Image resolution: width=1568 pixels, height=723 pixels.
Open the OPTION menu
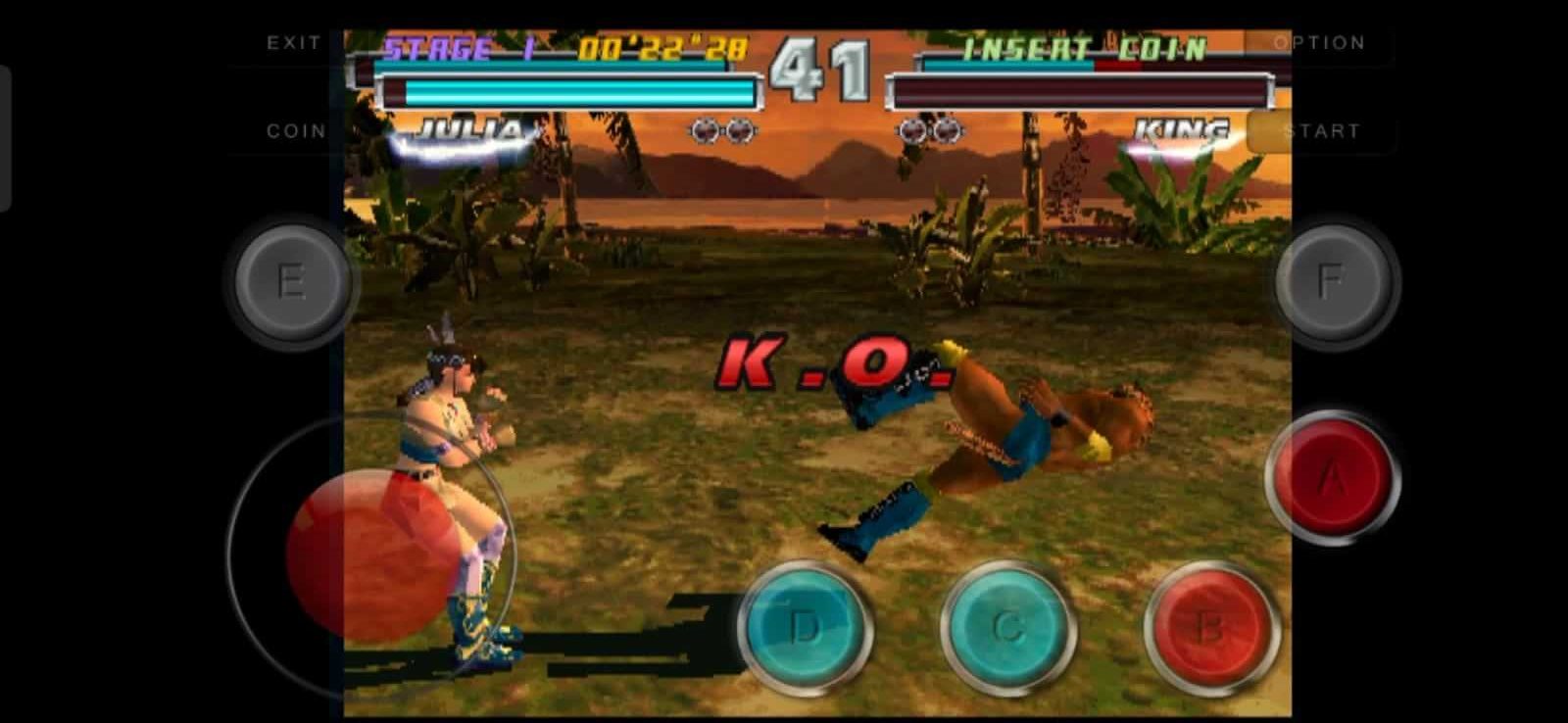coord(1318,42)
